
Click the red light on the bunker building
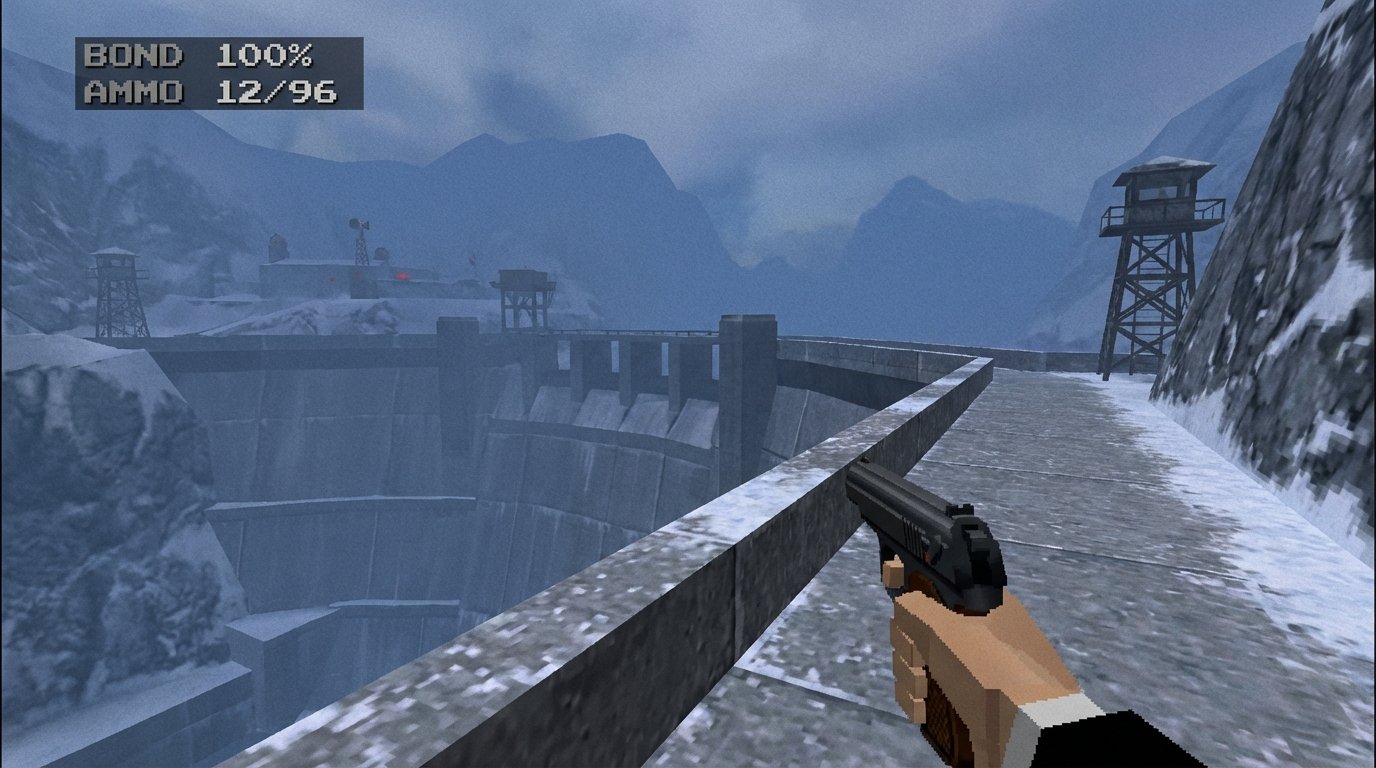pos(401,275)
